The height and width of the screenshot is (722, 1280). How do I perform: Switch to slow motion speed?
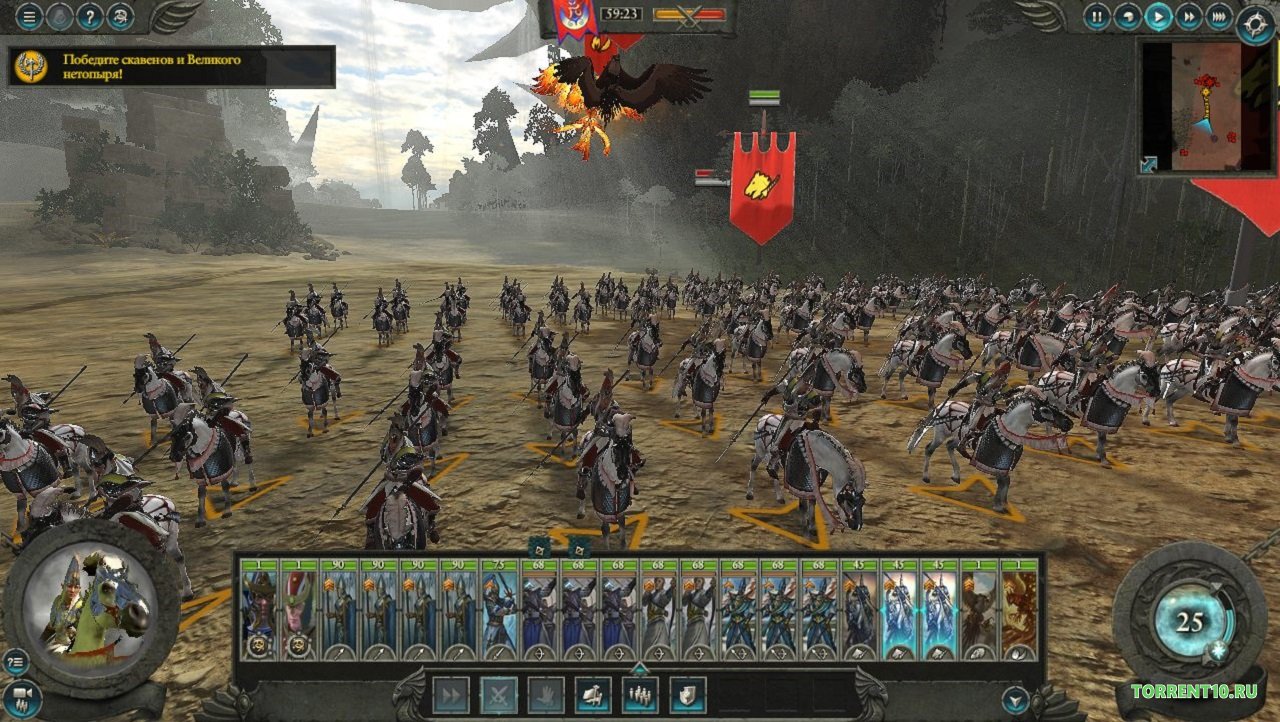(x=1128, y=16)
